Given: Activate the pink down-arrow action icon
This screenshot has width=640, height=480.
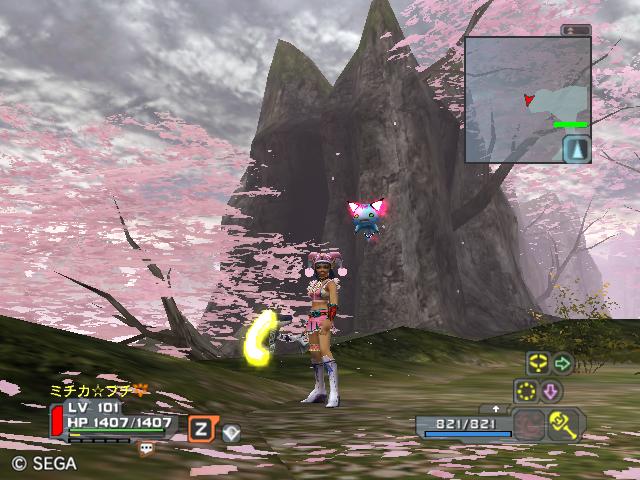Looking at the screenshot, I should 551,390.
